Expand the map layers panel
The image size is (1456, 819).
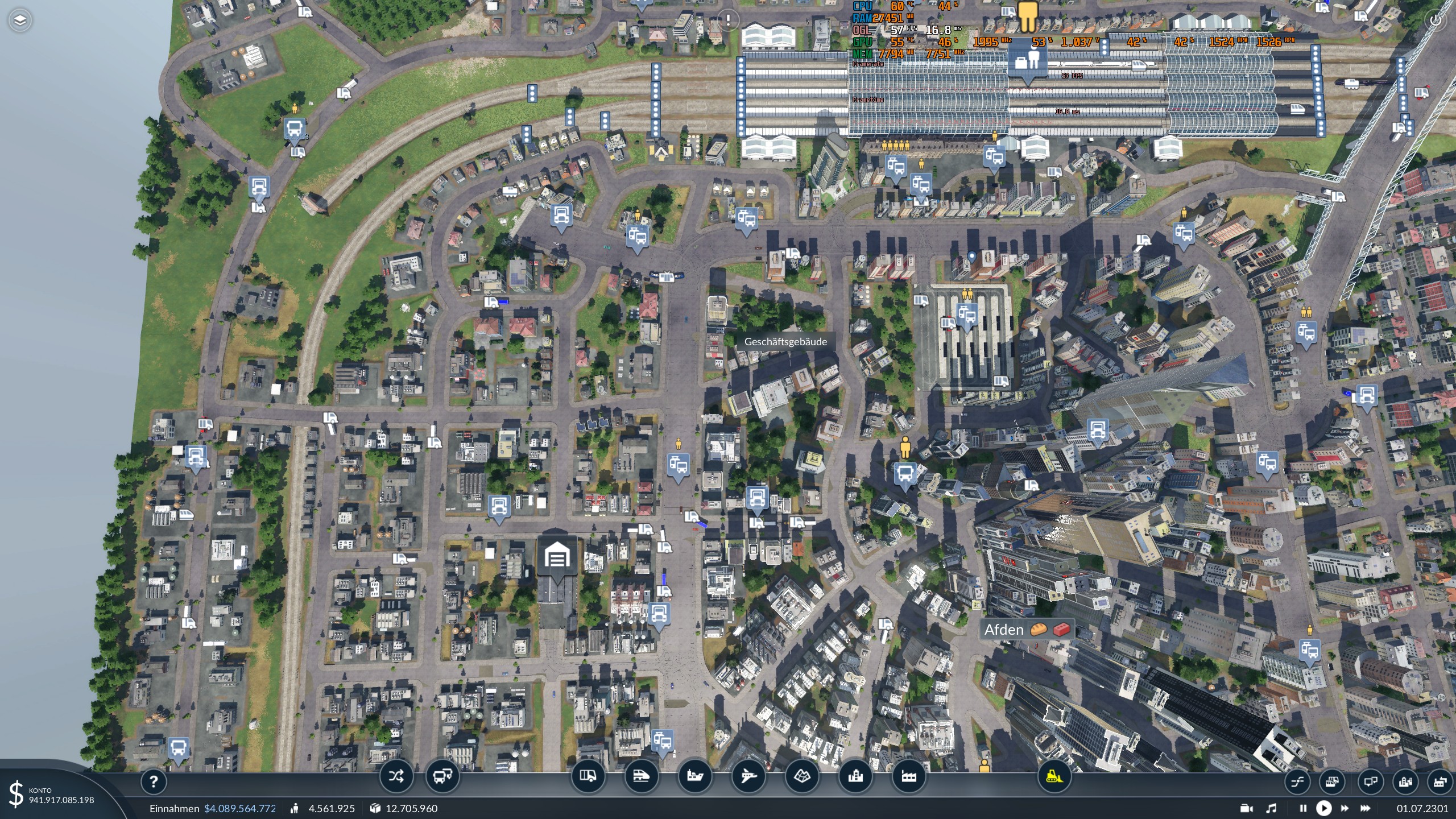coord(19,19)
